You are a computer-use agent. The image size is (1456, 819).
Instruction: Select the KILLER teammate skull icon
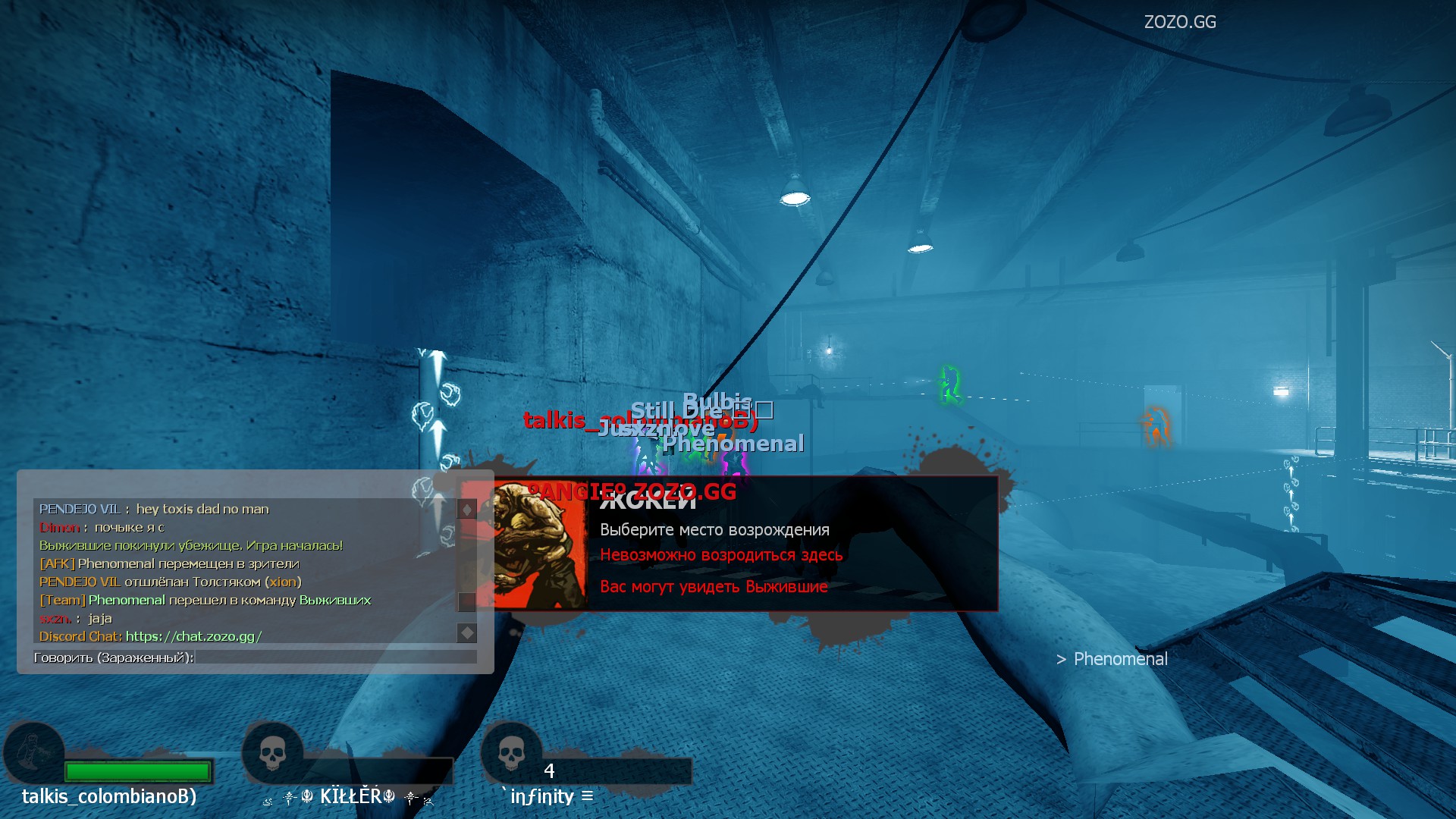click(x=272, y=753)
